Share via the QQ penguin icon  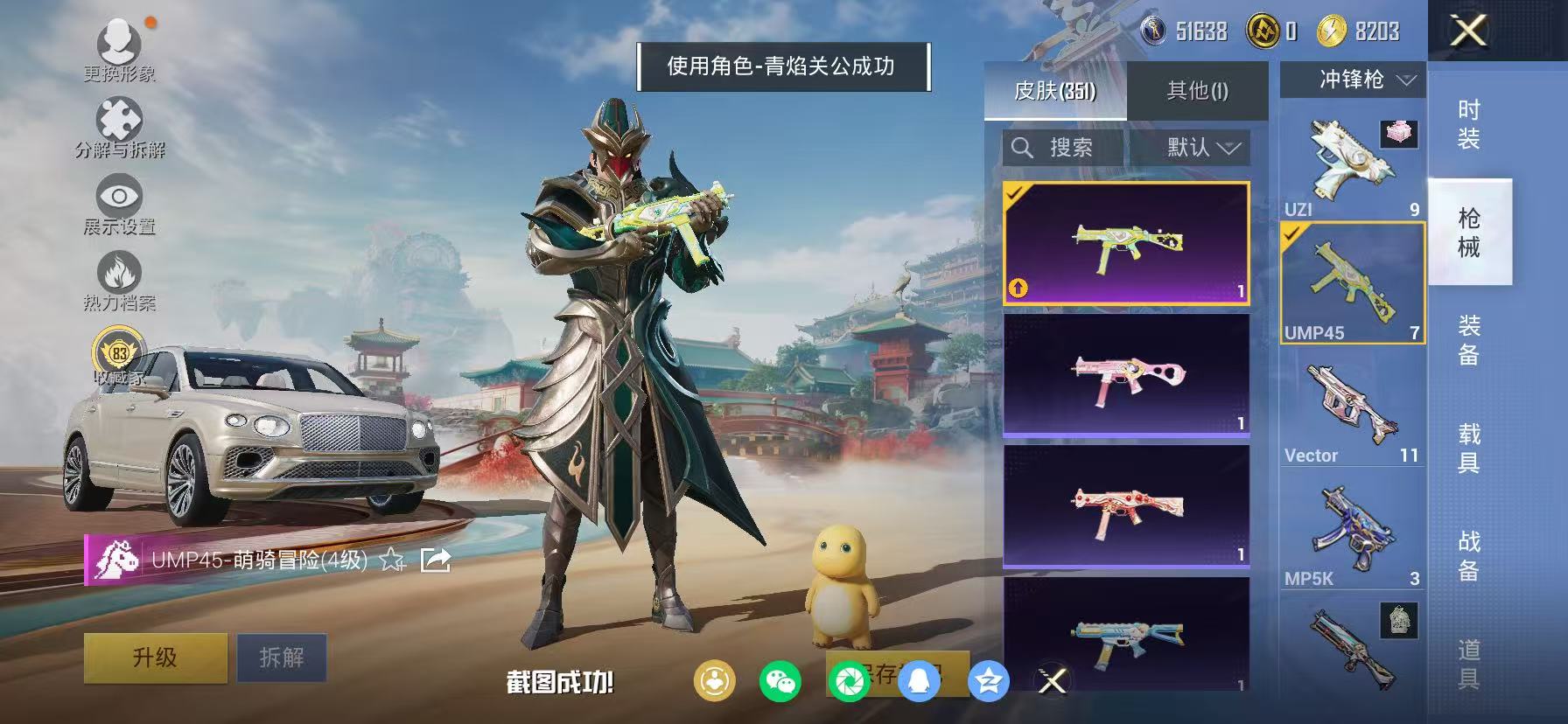(x=920, y=680)
